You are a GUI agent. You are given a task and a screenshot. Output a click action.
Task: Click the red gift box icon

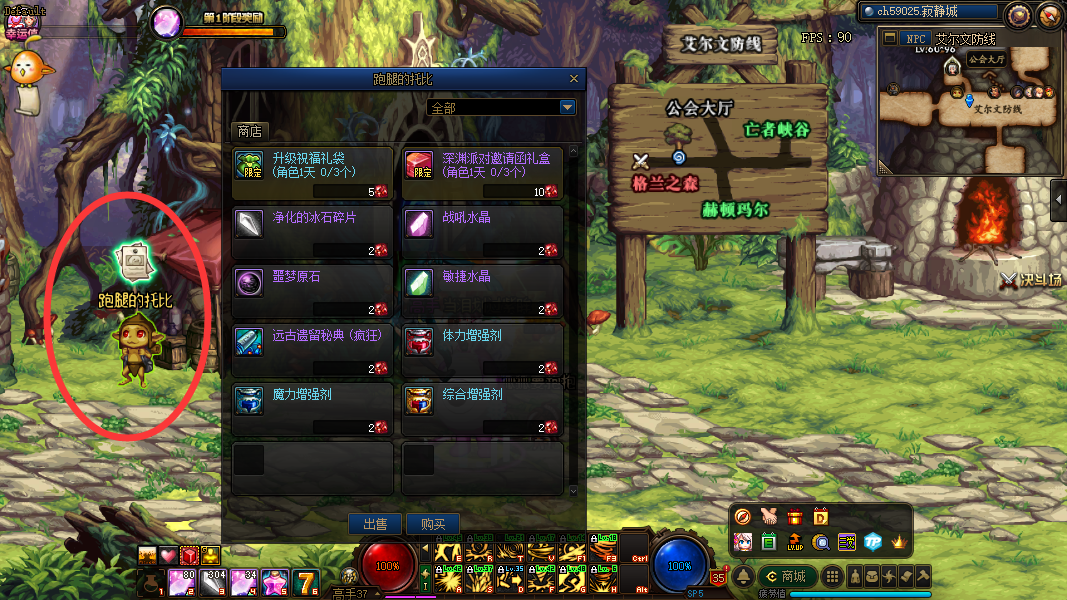point(795,517)
